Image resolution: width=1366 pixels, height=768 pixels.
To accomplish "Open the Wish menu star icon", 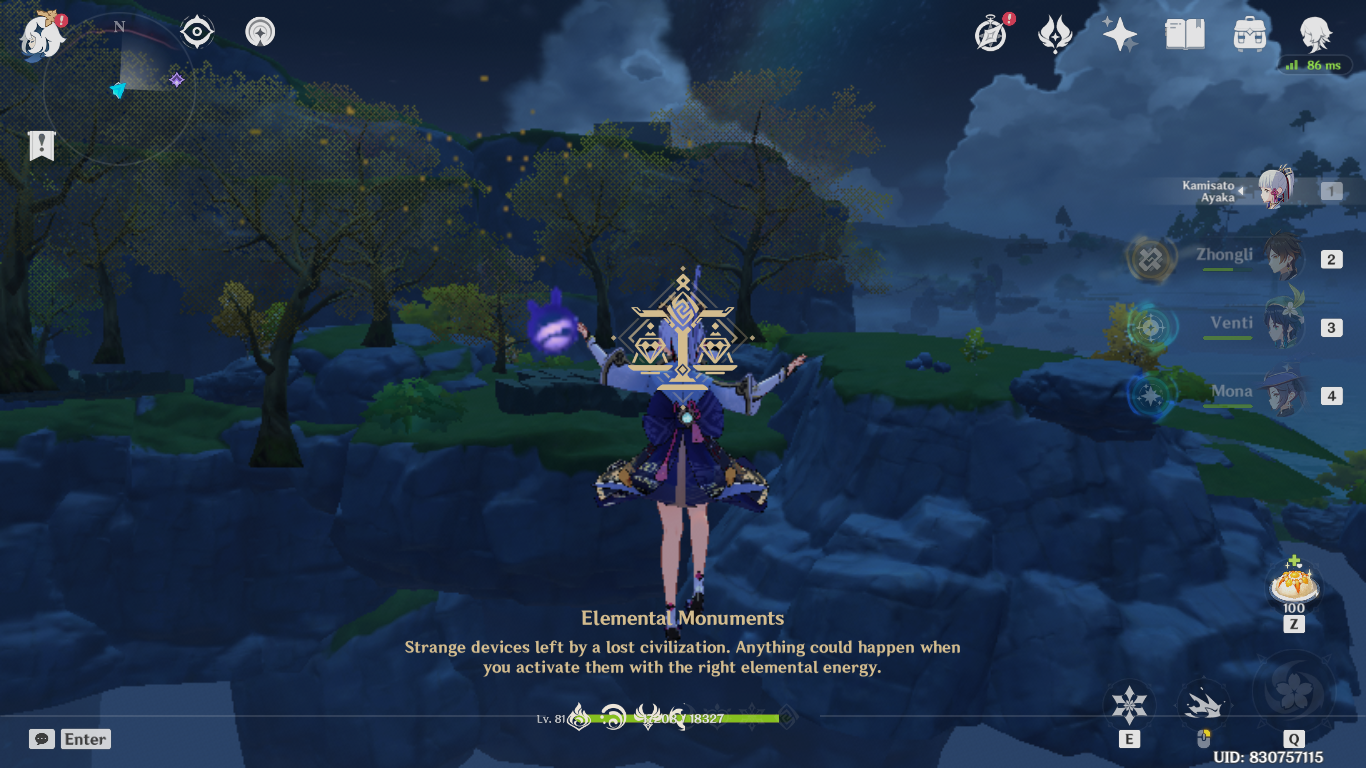I will pos(1119,32).
